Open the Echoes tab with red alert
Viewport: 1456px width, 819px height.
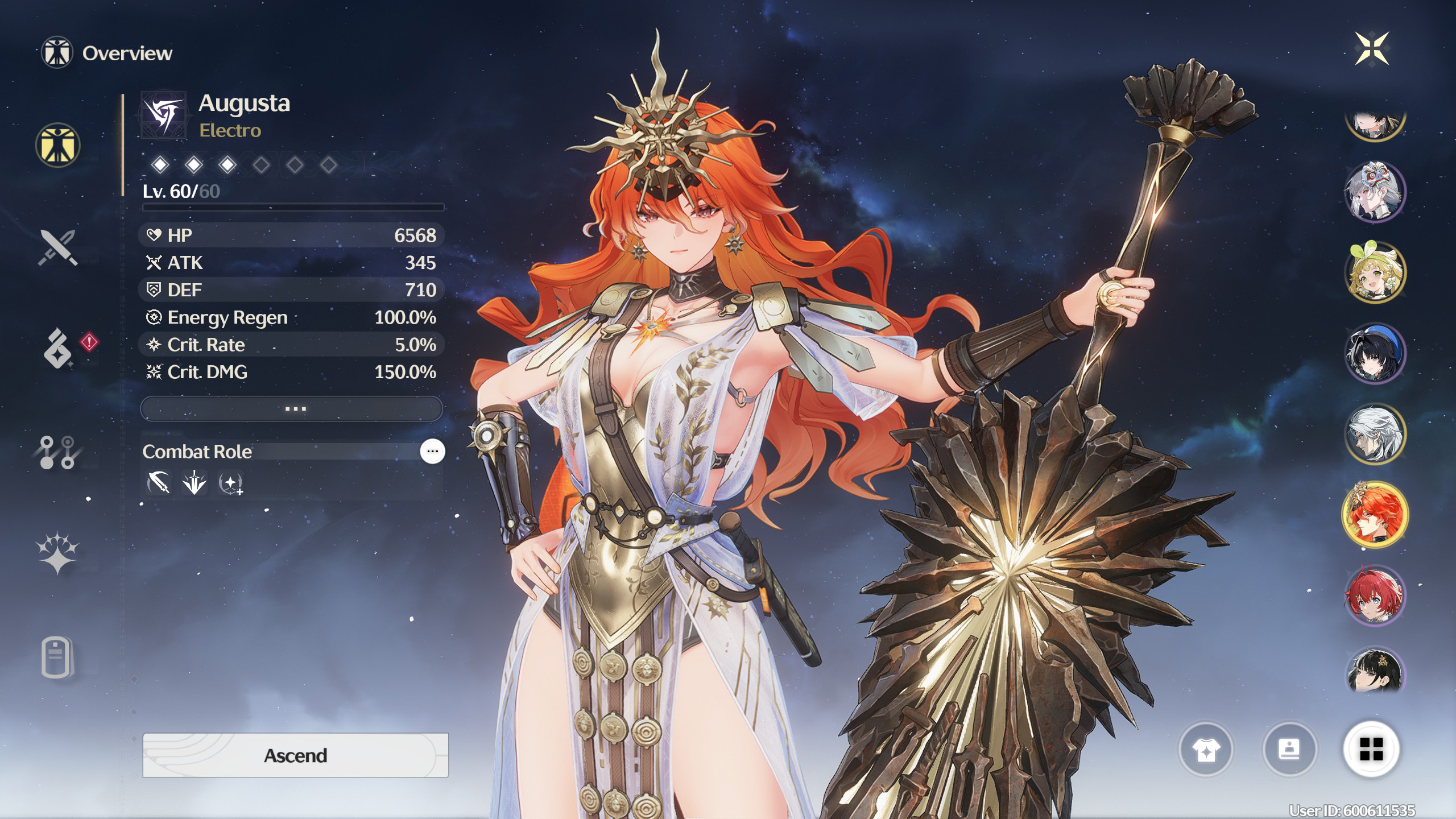pos(59,348)
